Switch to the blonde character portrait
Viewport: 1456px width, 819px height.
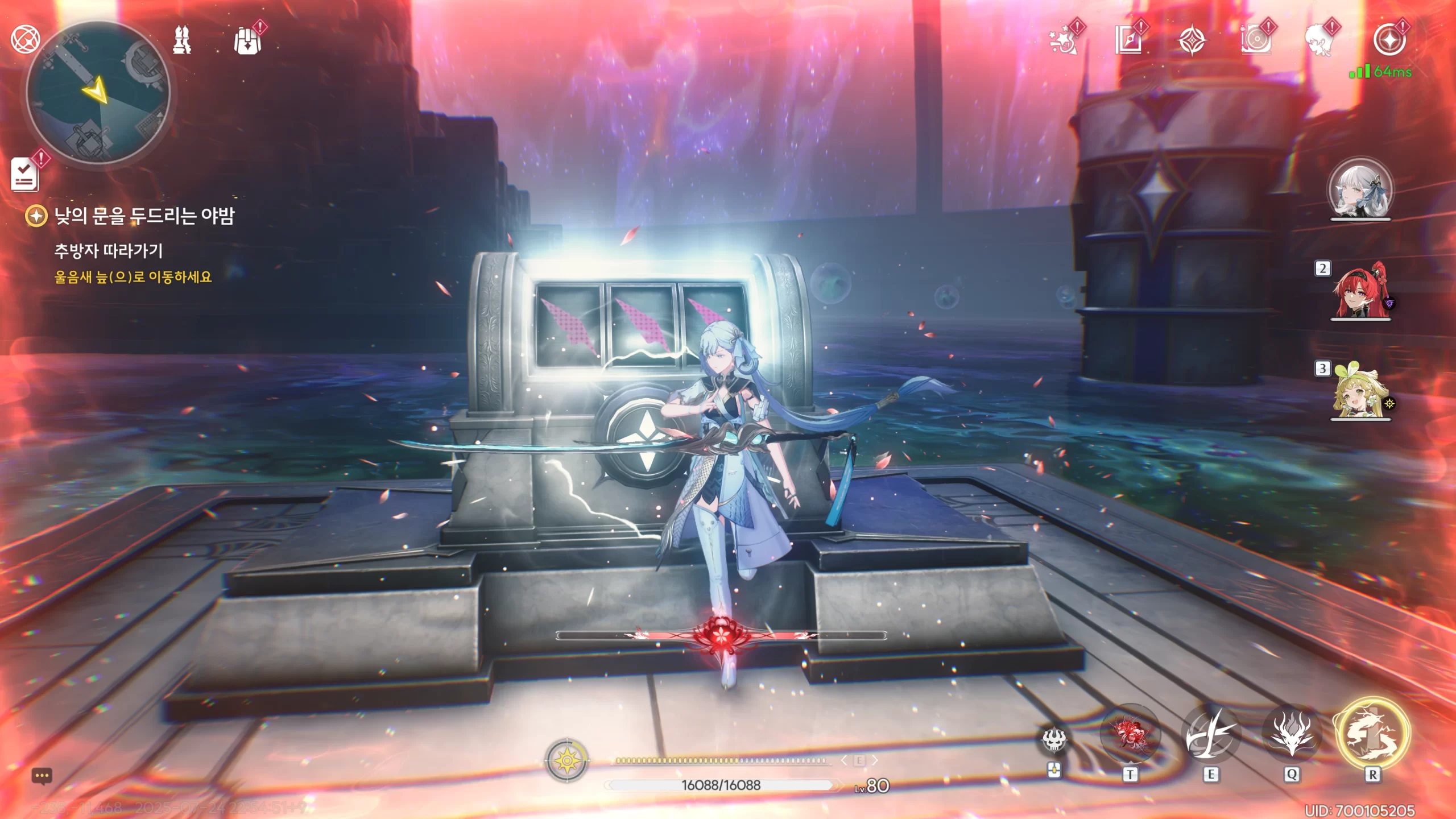pos(1360,391)
